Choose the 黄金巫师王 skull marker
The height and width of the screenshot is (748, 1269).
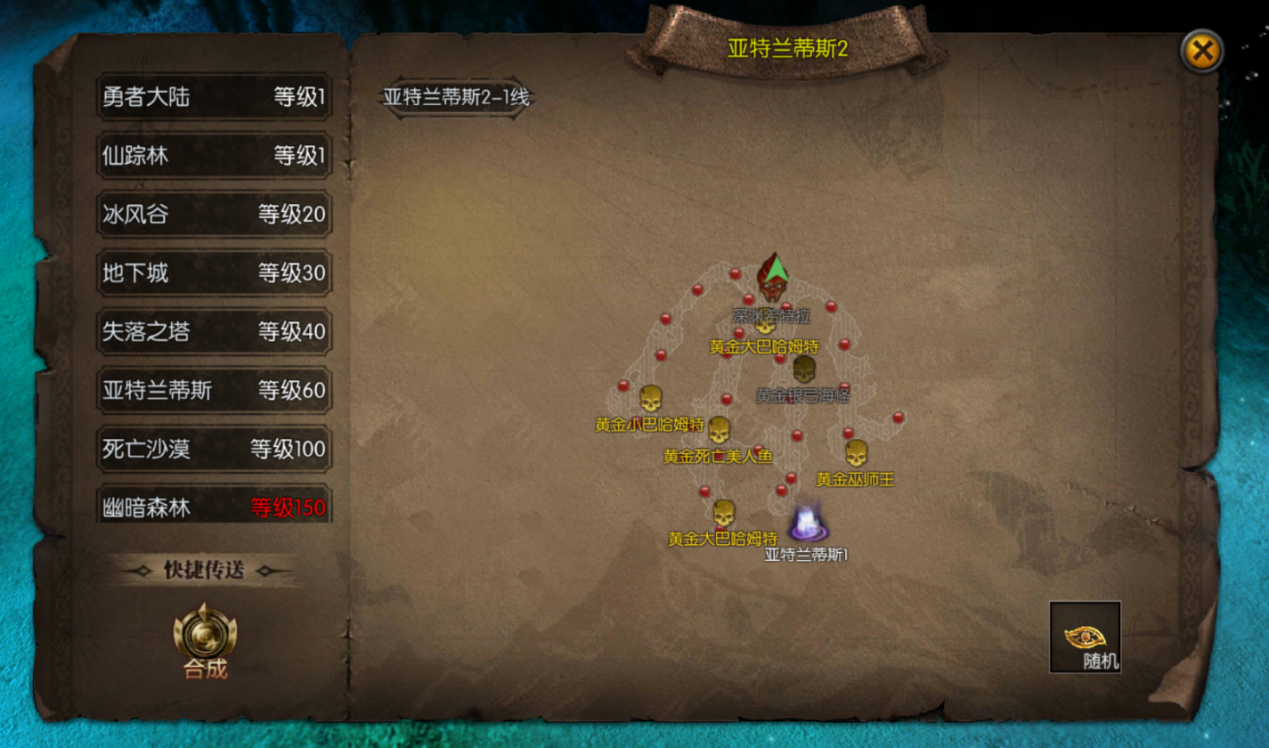pos(856,454)
